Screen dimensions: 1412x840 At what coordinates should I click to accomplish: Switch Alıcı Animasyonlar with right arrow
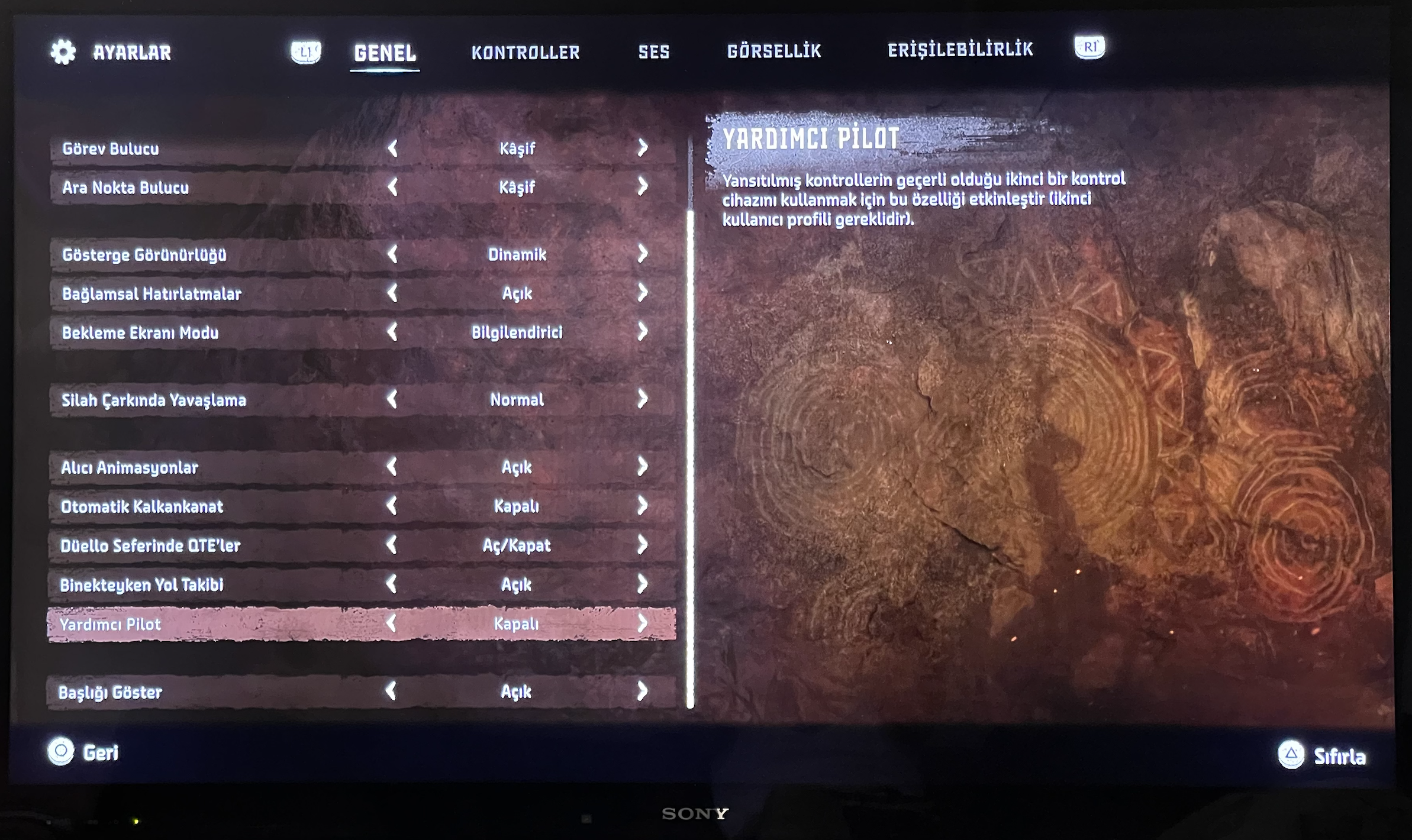[x=643, y=467]
